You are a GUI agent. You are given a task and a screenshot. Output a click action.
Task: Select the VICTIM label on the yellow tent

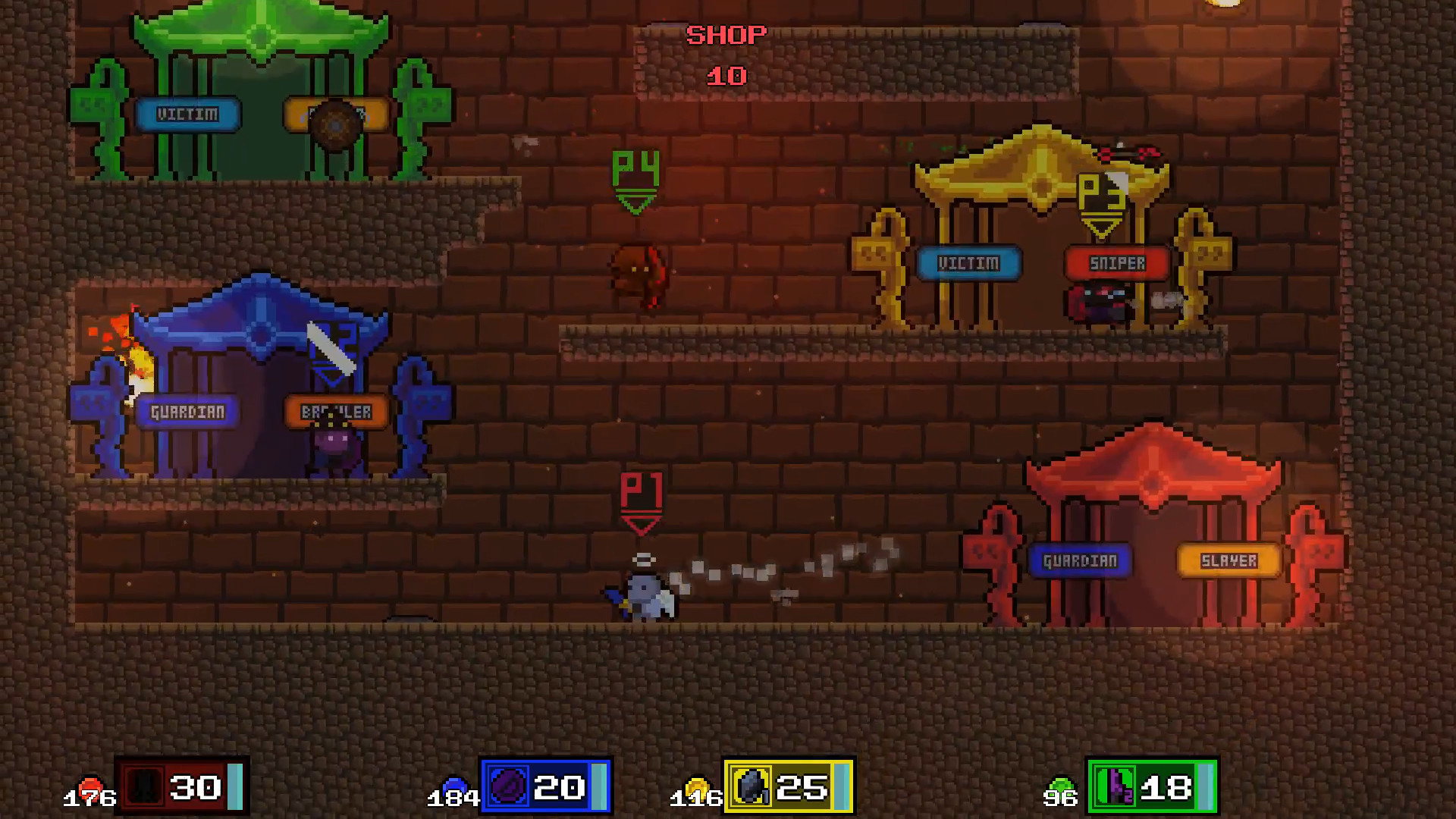969,264
